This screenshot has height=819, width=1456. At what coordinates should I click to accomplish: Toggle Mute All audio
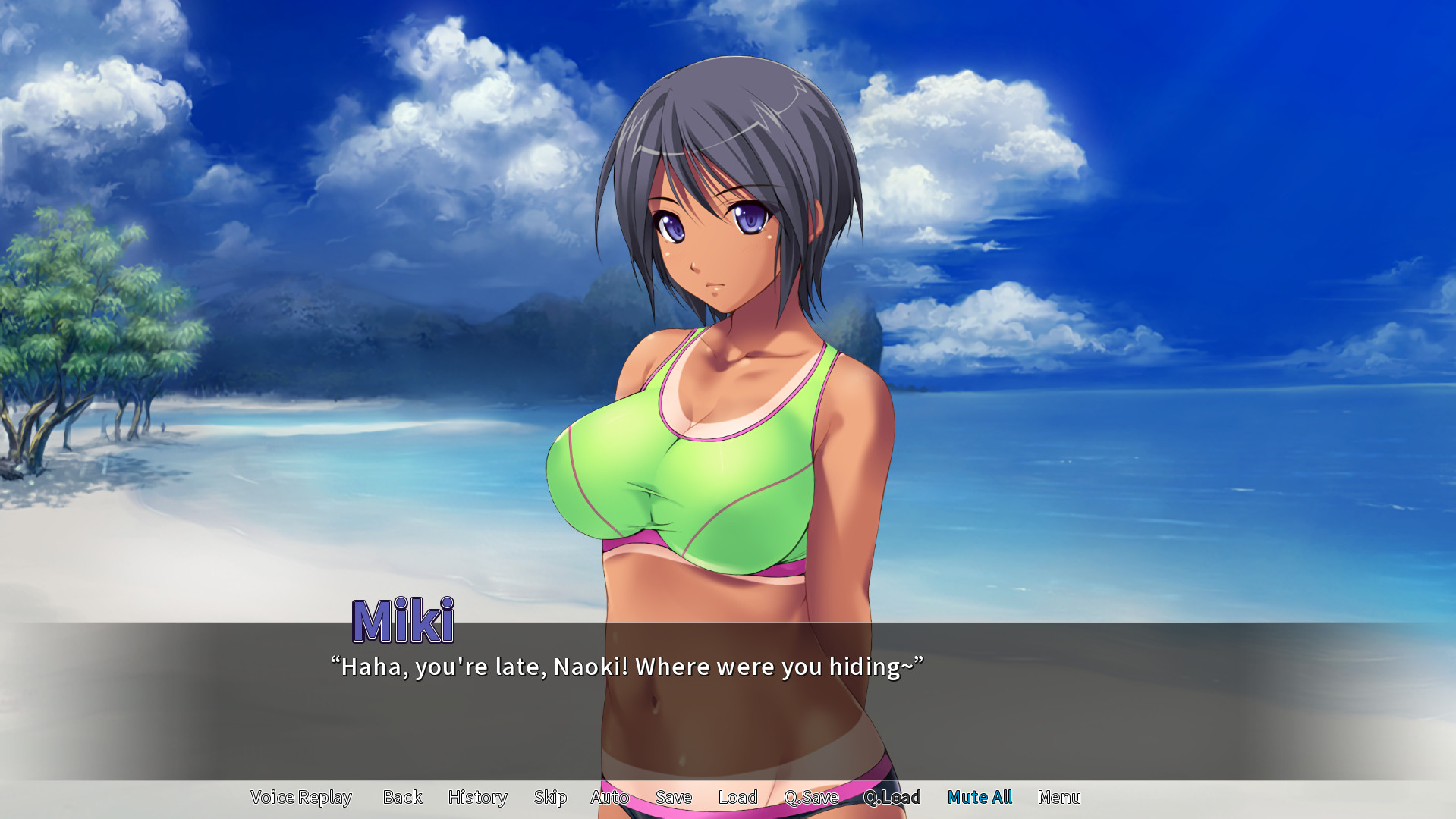980,797
